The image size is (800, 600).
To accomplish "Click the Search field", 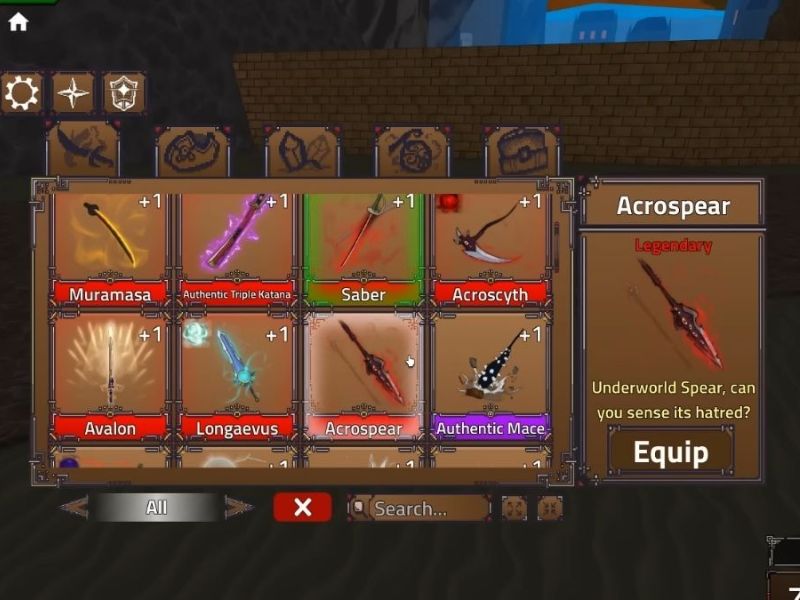I will click(420, 508).
